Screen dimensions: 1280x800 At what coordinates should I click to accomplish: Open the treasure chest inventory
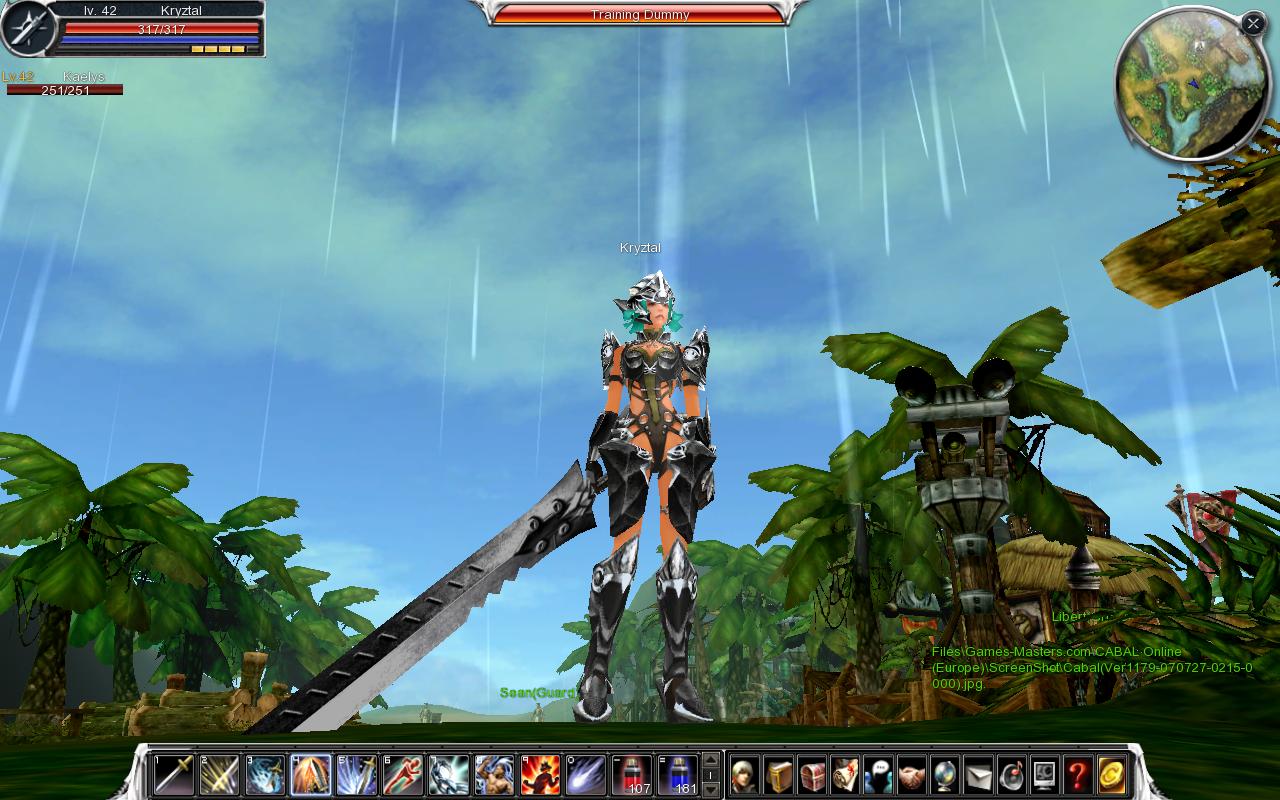click(x=812, y=775)
